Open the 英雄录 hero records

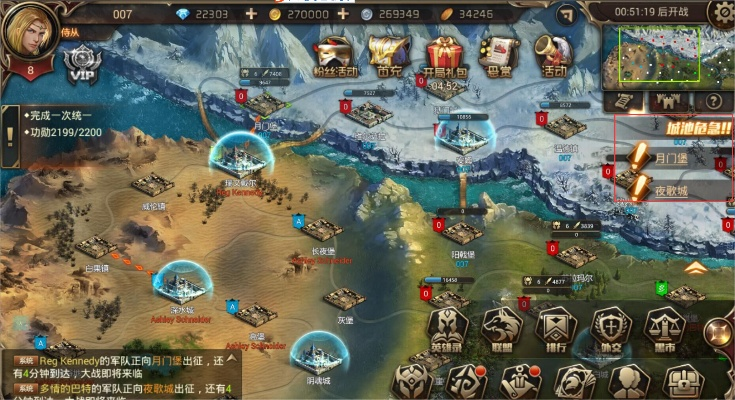coord(447,328)
